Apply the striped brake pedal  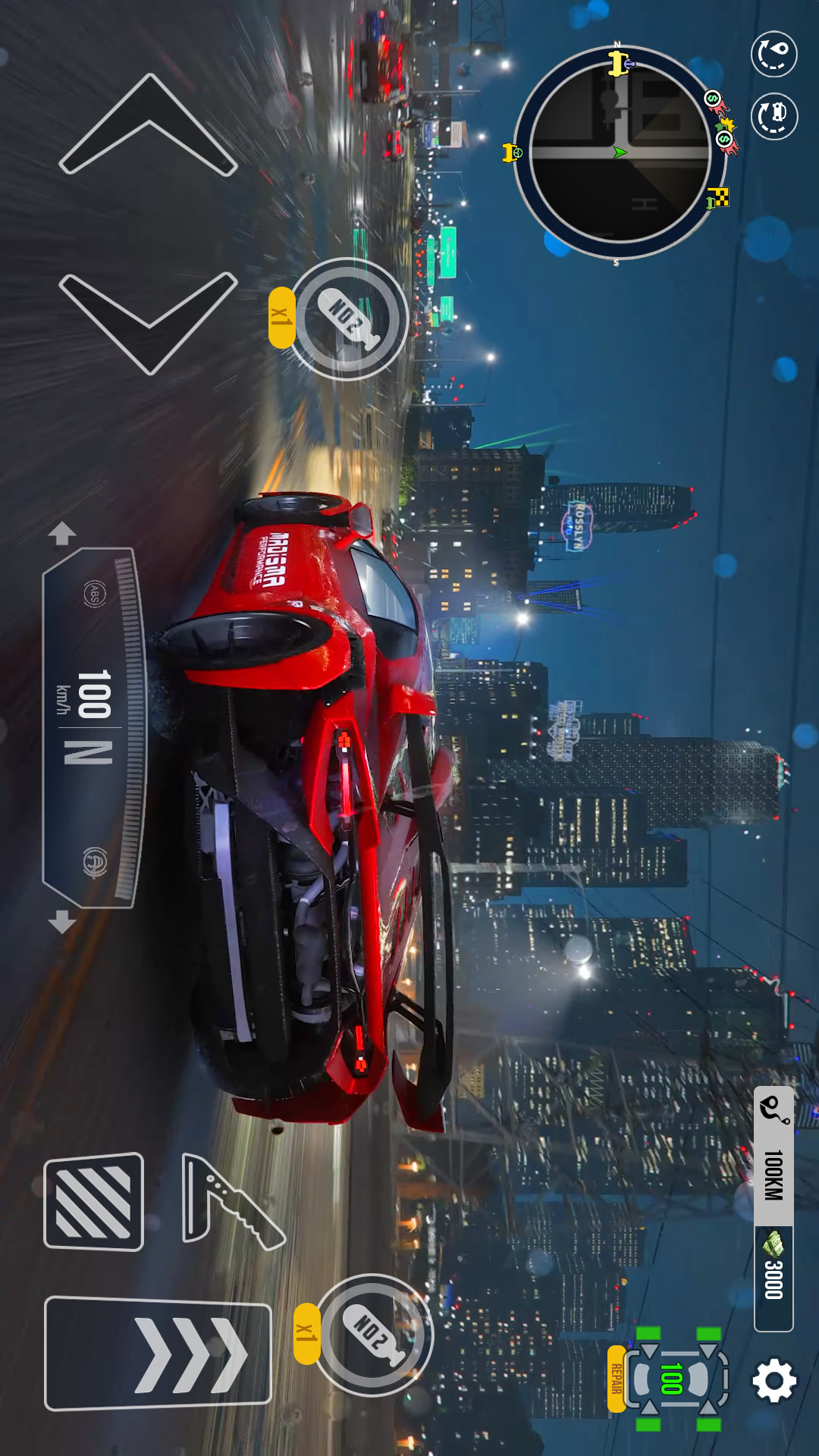[x=94, y=1202]
